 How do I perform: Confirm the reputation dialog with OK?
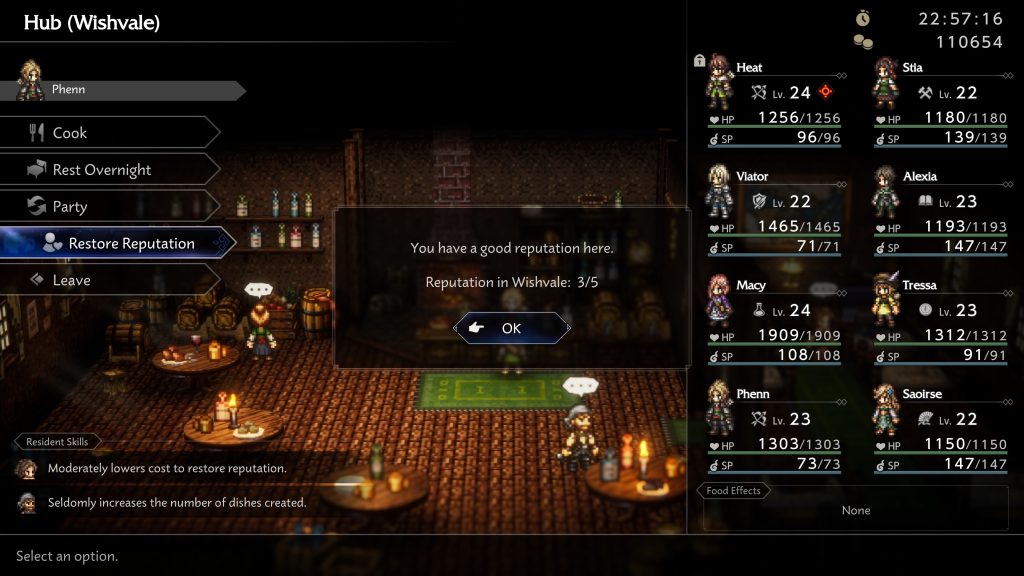pos(512,328)
